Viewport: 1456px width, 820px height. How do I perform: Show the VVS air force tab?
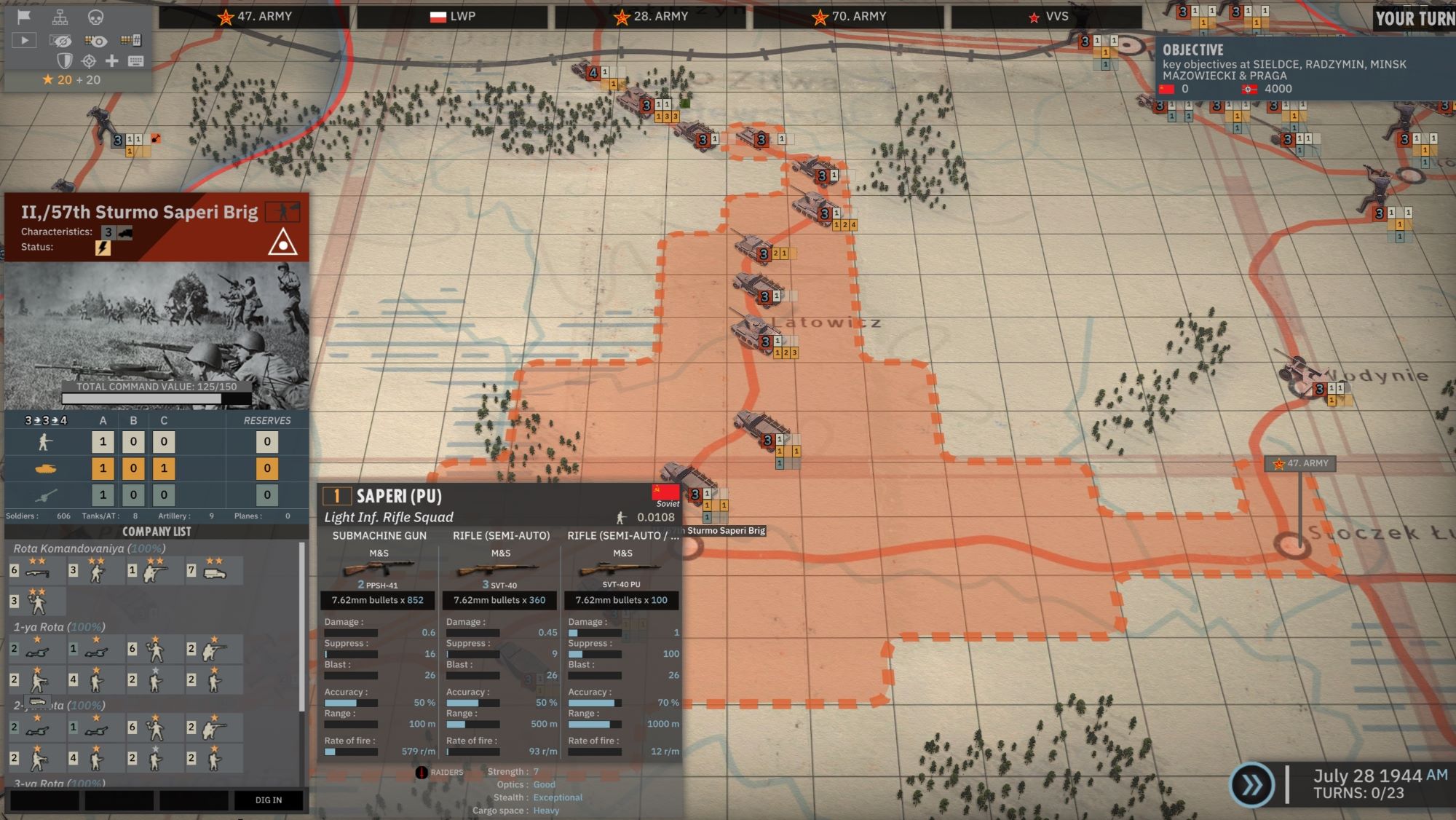click(x=1047, y=17)
